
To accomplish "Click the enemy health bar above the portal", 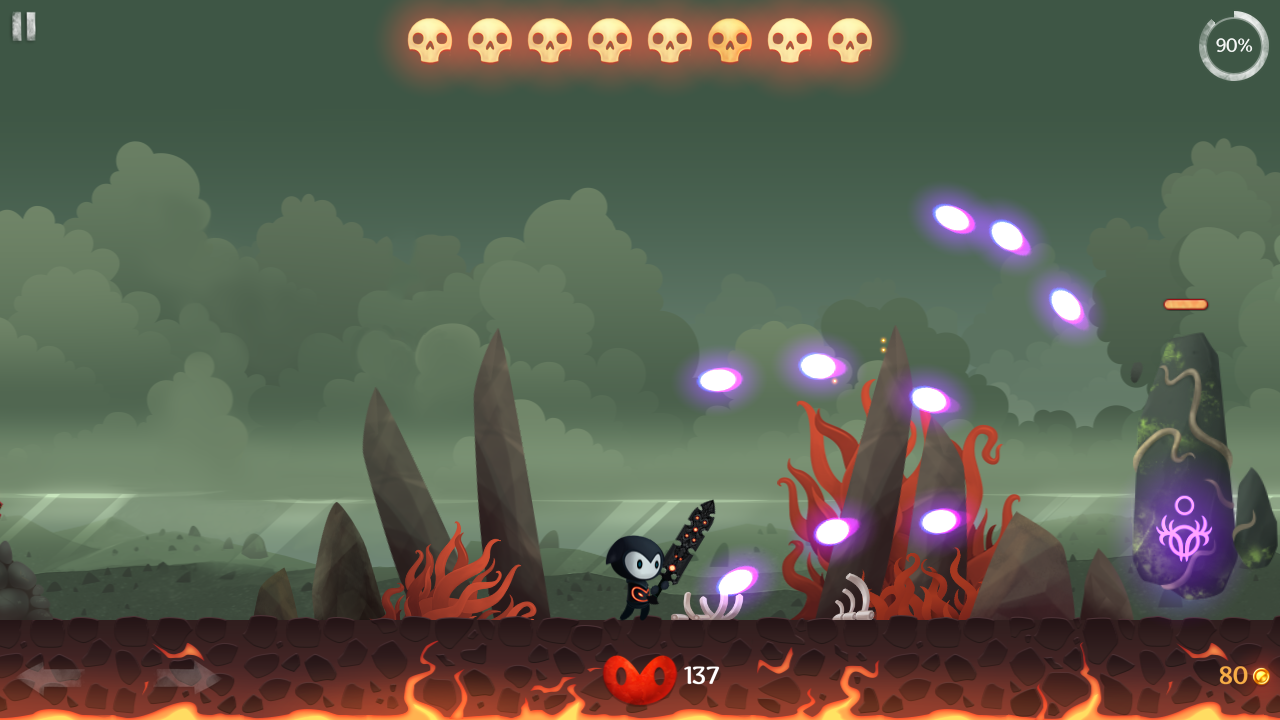I will click(x=1186, y=304).
